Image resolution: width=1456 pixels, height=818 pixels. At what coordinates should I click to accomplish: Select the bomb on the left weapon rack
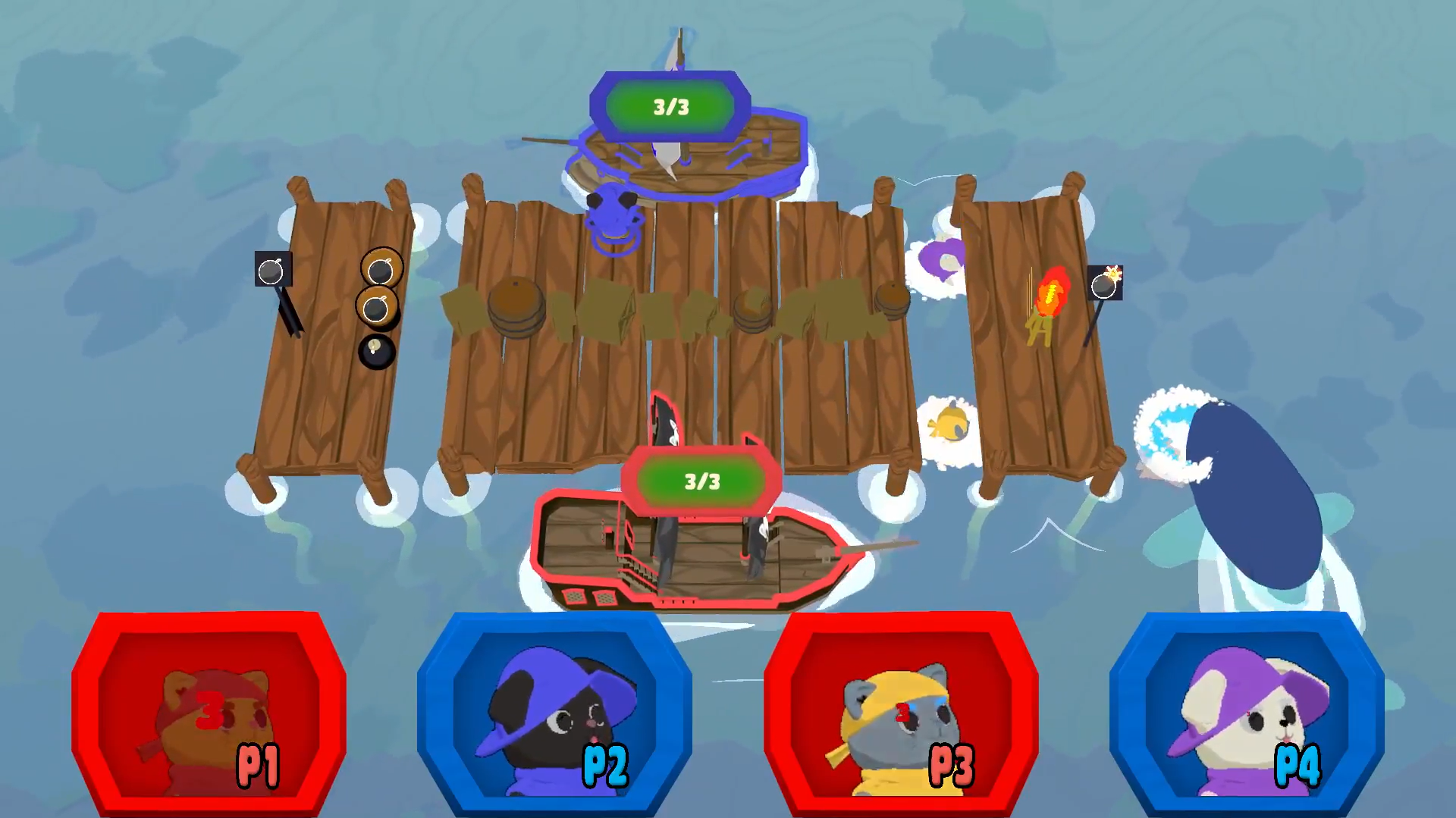[271, 269]
